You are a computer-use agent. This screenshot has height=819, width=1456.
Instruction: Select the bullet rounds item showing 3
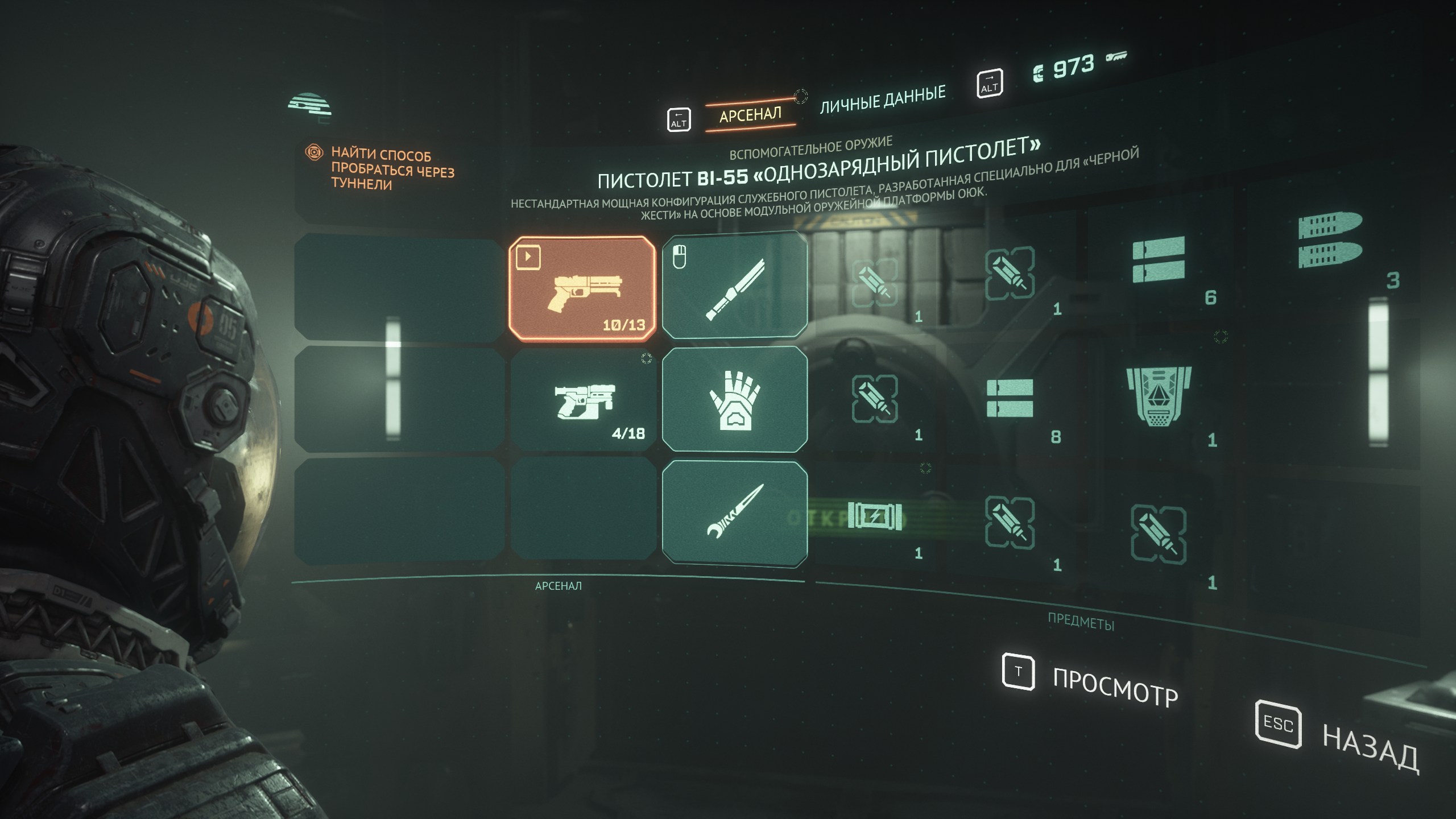coord(1330,241)
